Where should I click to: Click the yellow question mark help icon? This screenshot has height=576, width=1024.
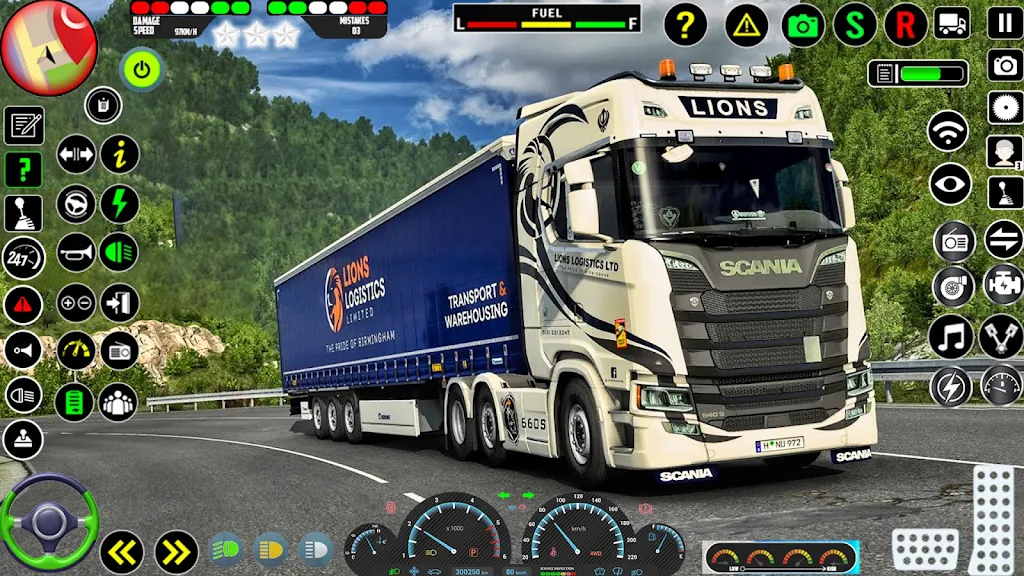685,25
